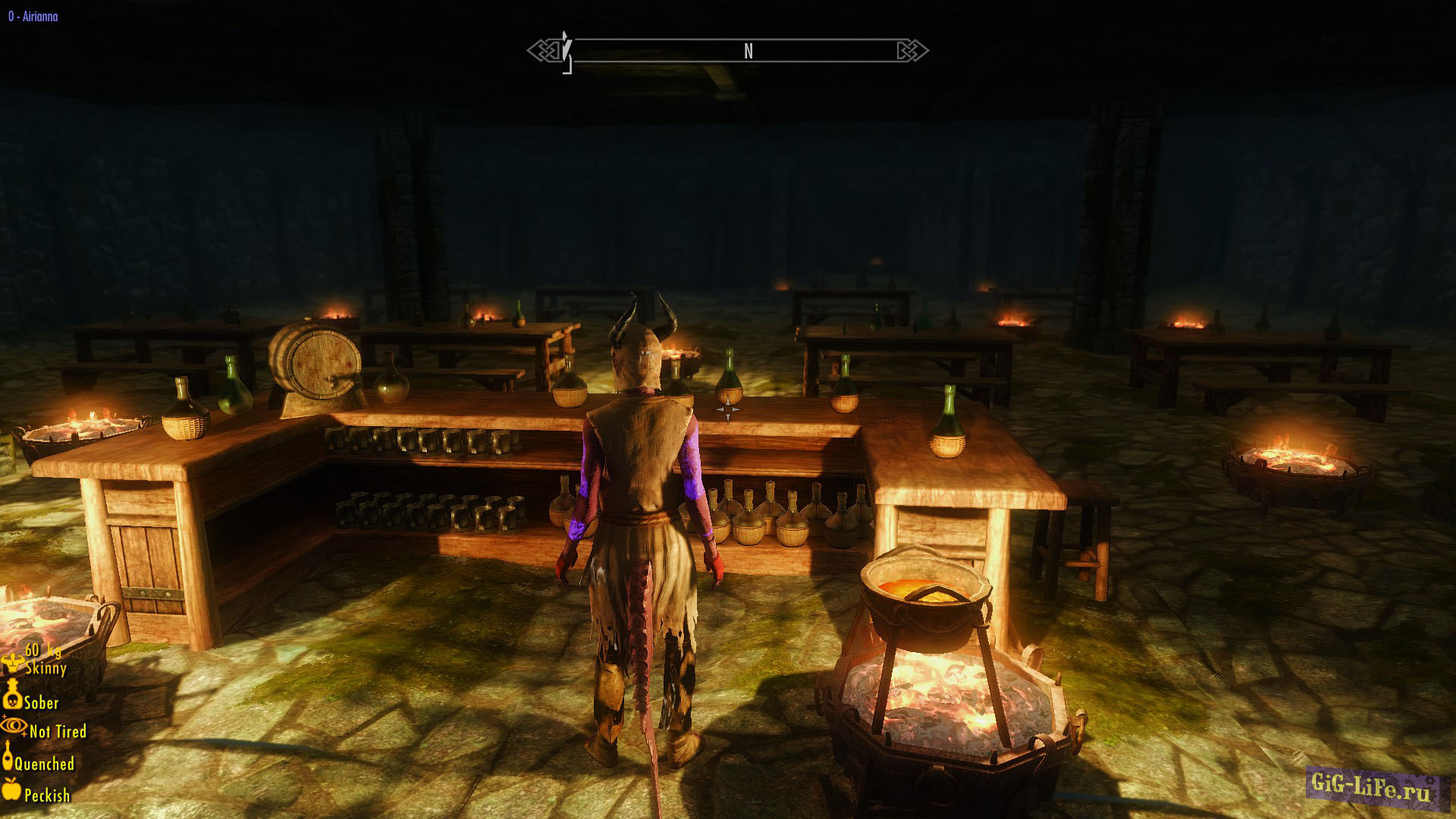Screen dimensions: 1456x819
Task: Select the 60 kg Skinny weight icon
Action: click(13, 662)
